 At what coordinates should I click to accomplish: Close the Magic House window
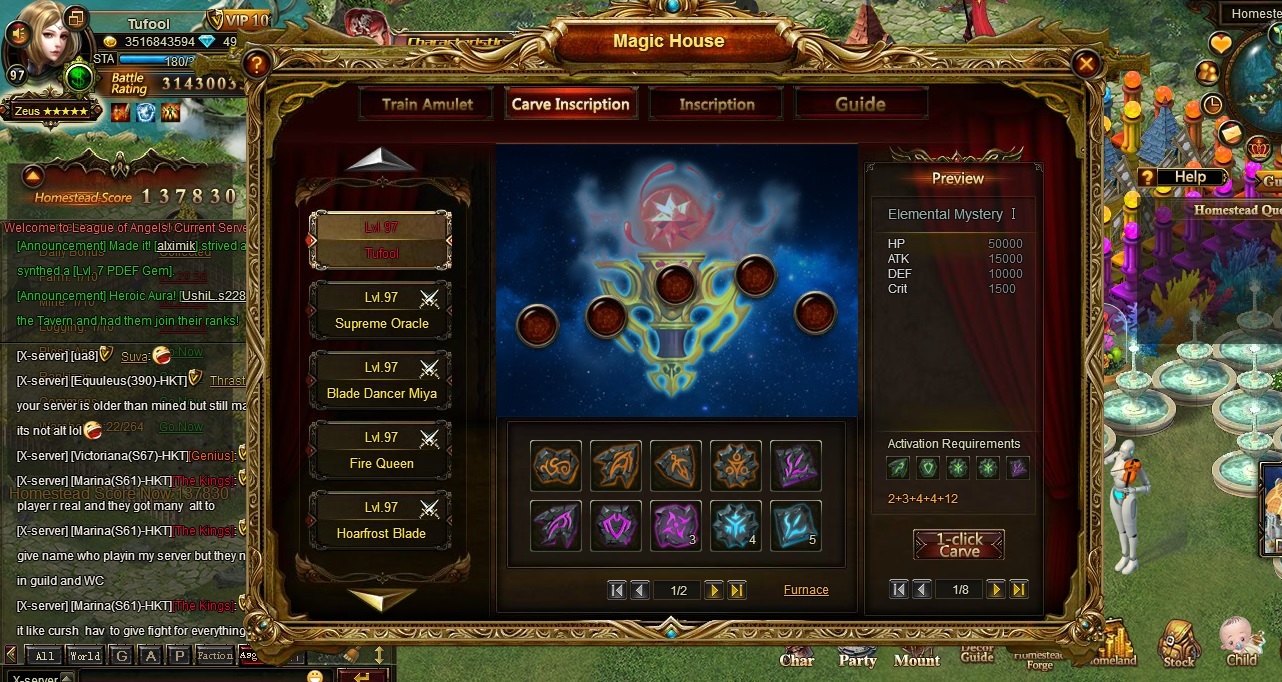pos(1085,65)
